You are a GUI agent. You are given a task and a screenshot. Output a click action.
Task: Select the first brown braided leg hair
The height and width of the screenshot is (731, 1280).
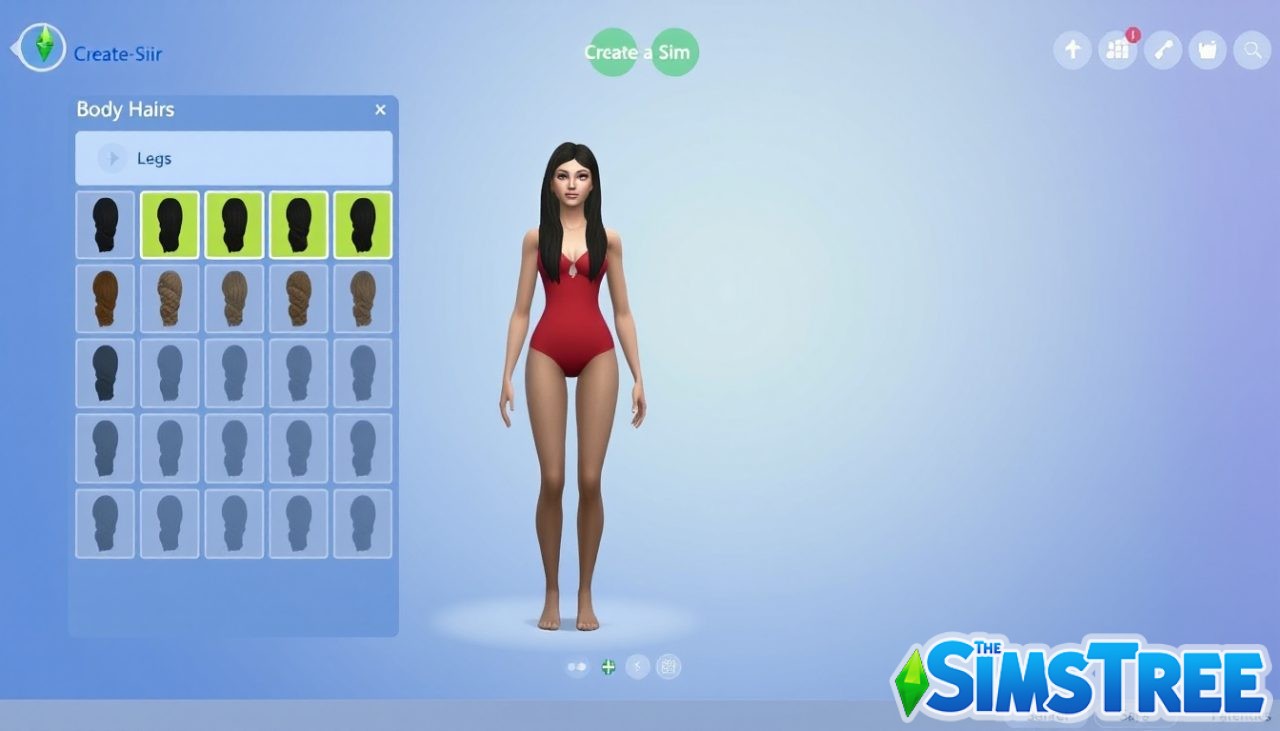[105, 298]
